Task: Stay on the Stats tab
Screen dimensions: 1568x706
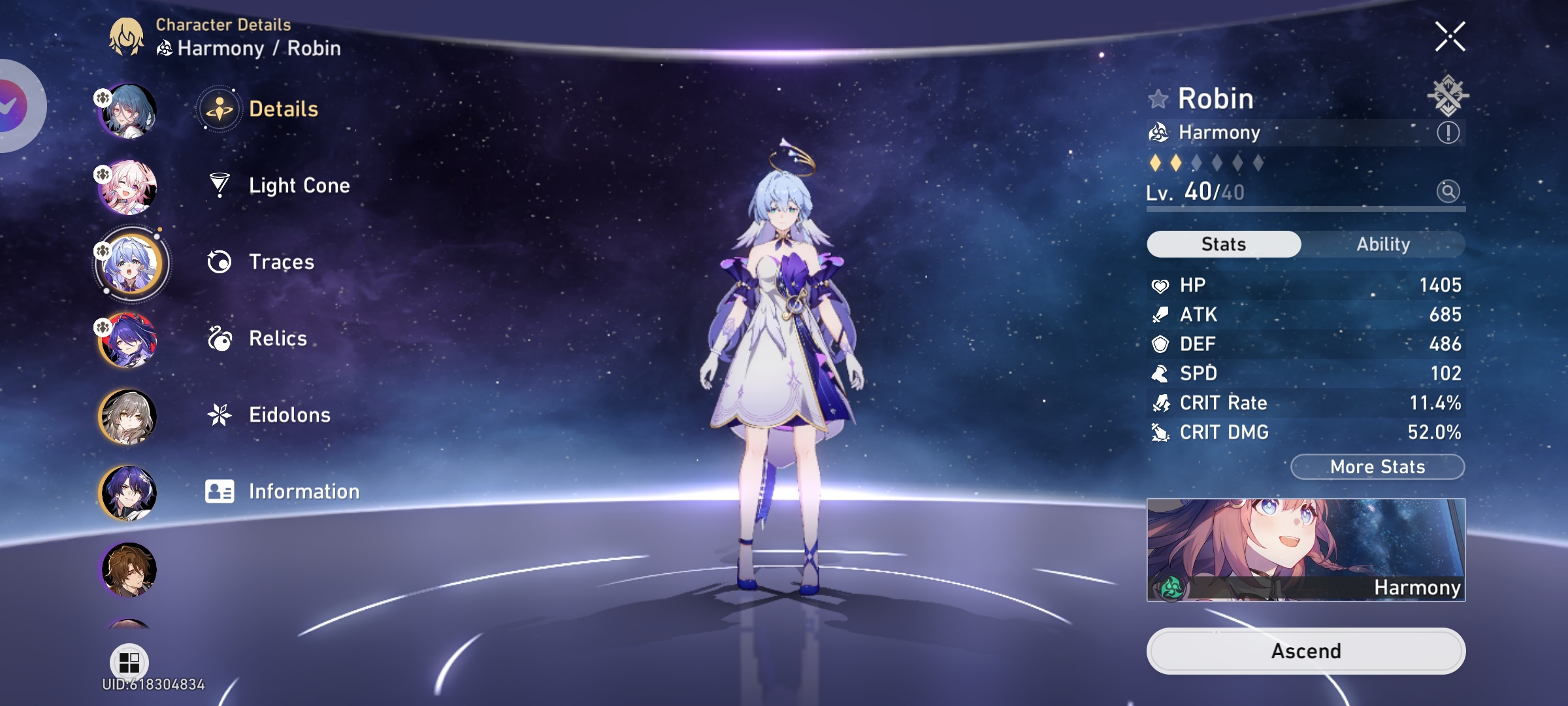Action: pyautogui.click(x=1223, y=244)
